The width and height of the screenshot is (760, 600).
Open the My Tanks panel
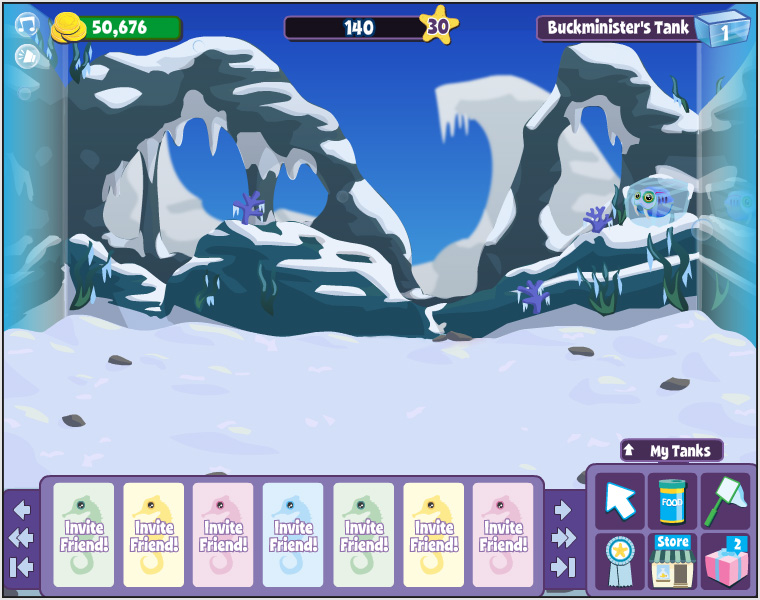[671, 451]
